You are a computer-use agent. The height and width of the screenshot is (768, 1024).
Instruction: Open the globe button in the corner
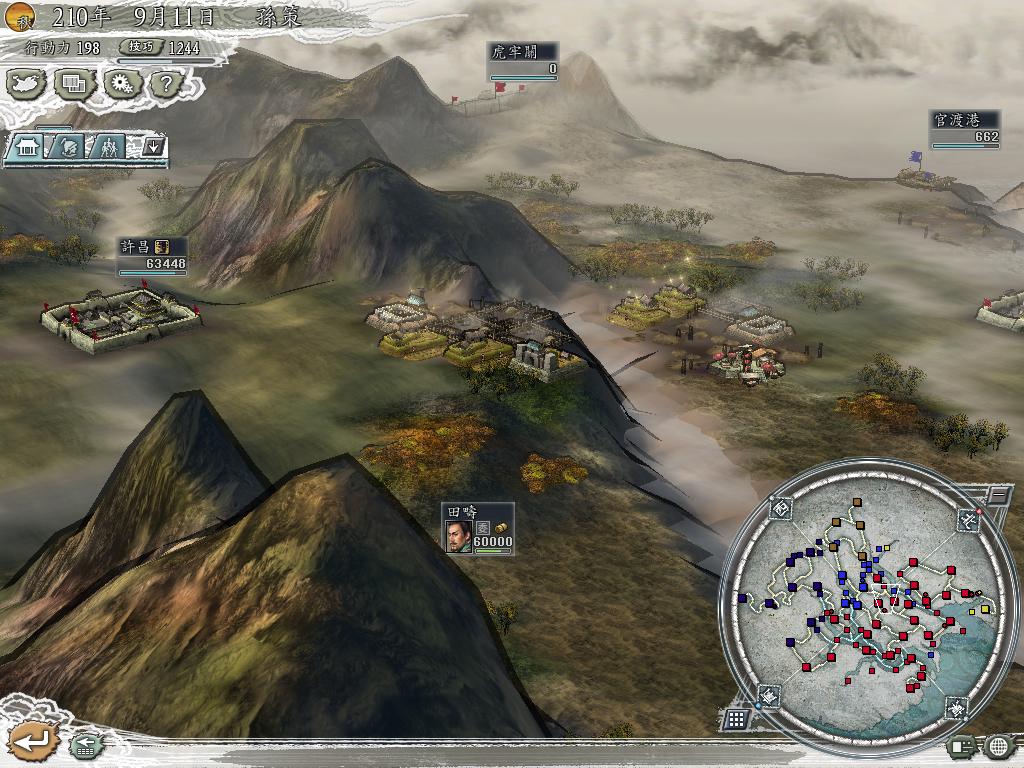998,746
